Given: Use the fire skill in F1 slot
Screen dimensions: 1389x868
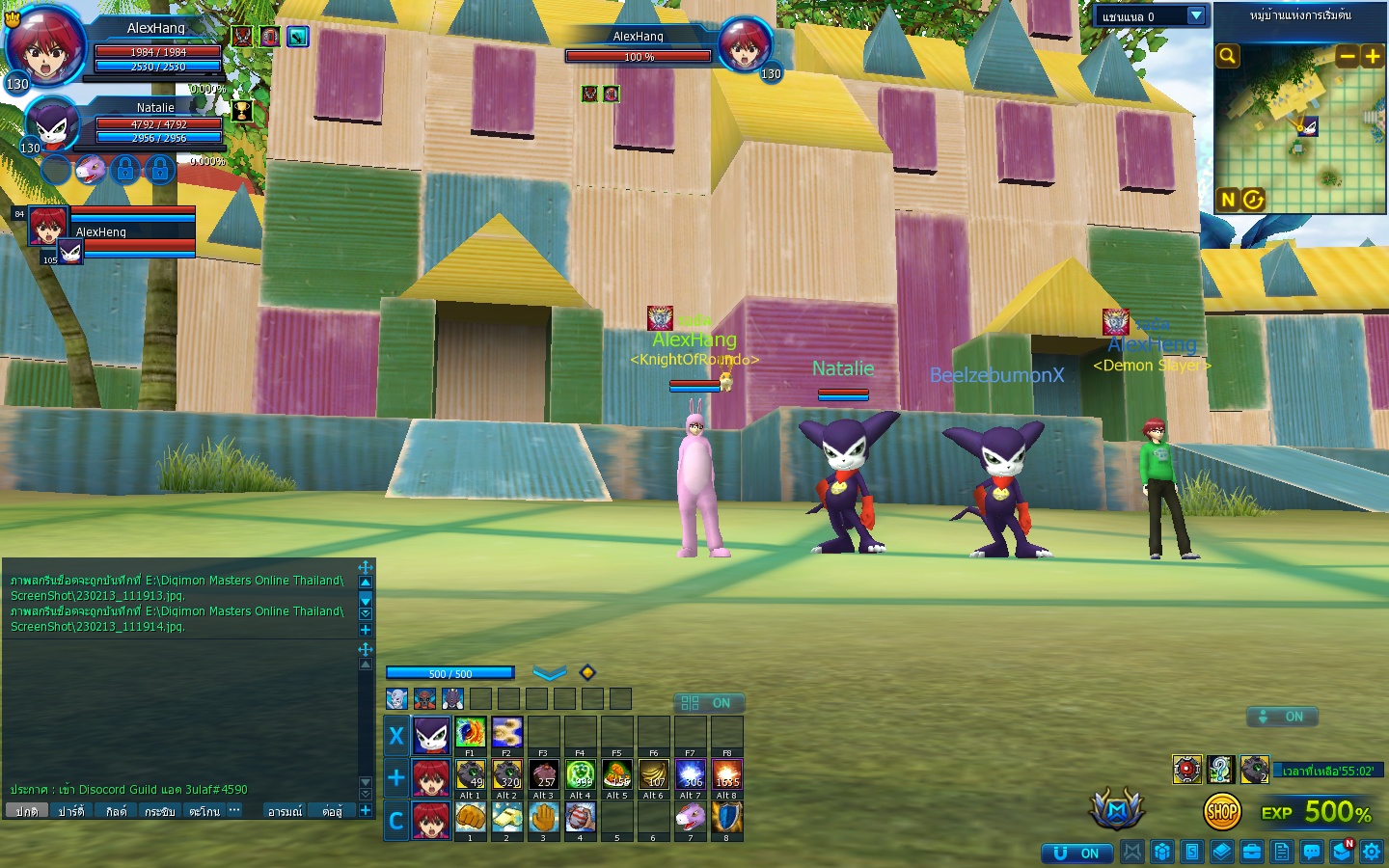Looking at the screenshot, I should [x=470, y=732].
